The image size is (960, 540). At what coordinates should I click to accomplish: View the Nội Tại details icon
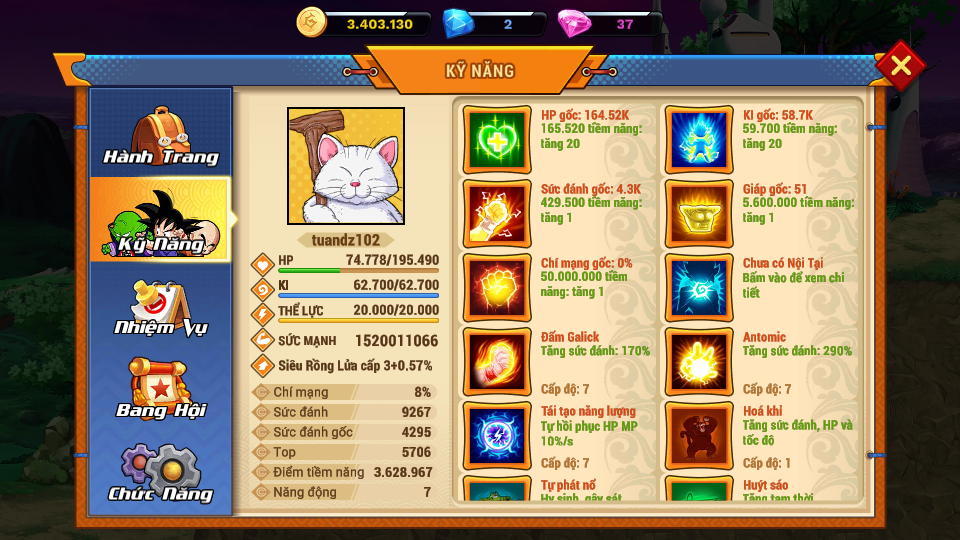(x=698, y=287)
